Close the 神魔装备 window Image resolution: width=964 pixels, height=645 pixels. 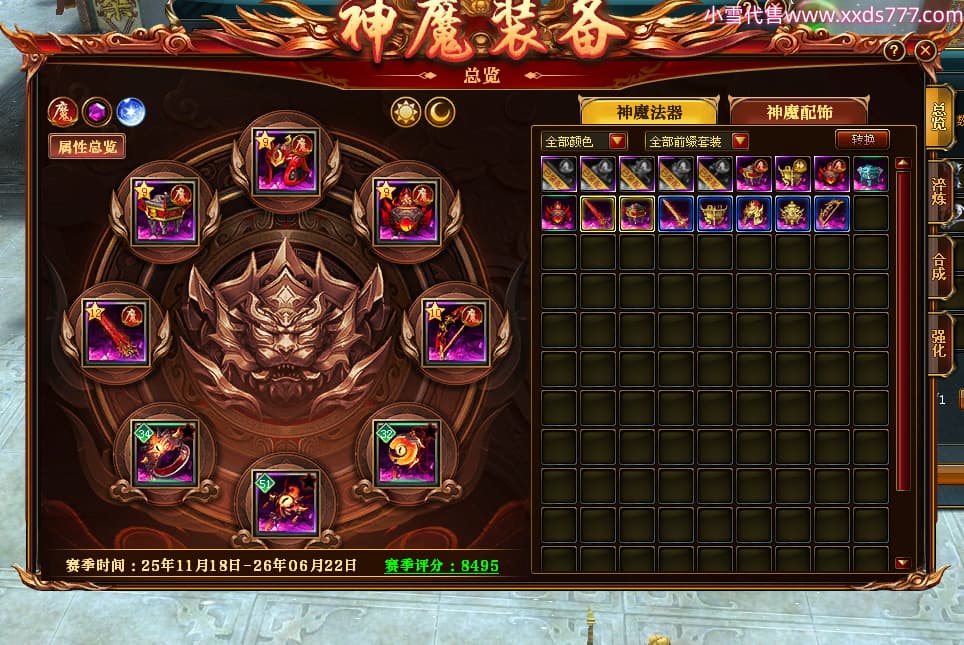pos(924,50)
